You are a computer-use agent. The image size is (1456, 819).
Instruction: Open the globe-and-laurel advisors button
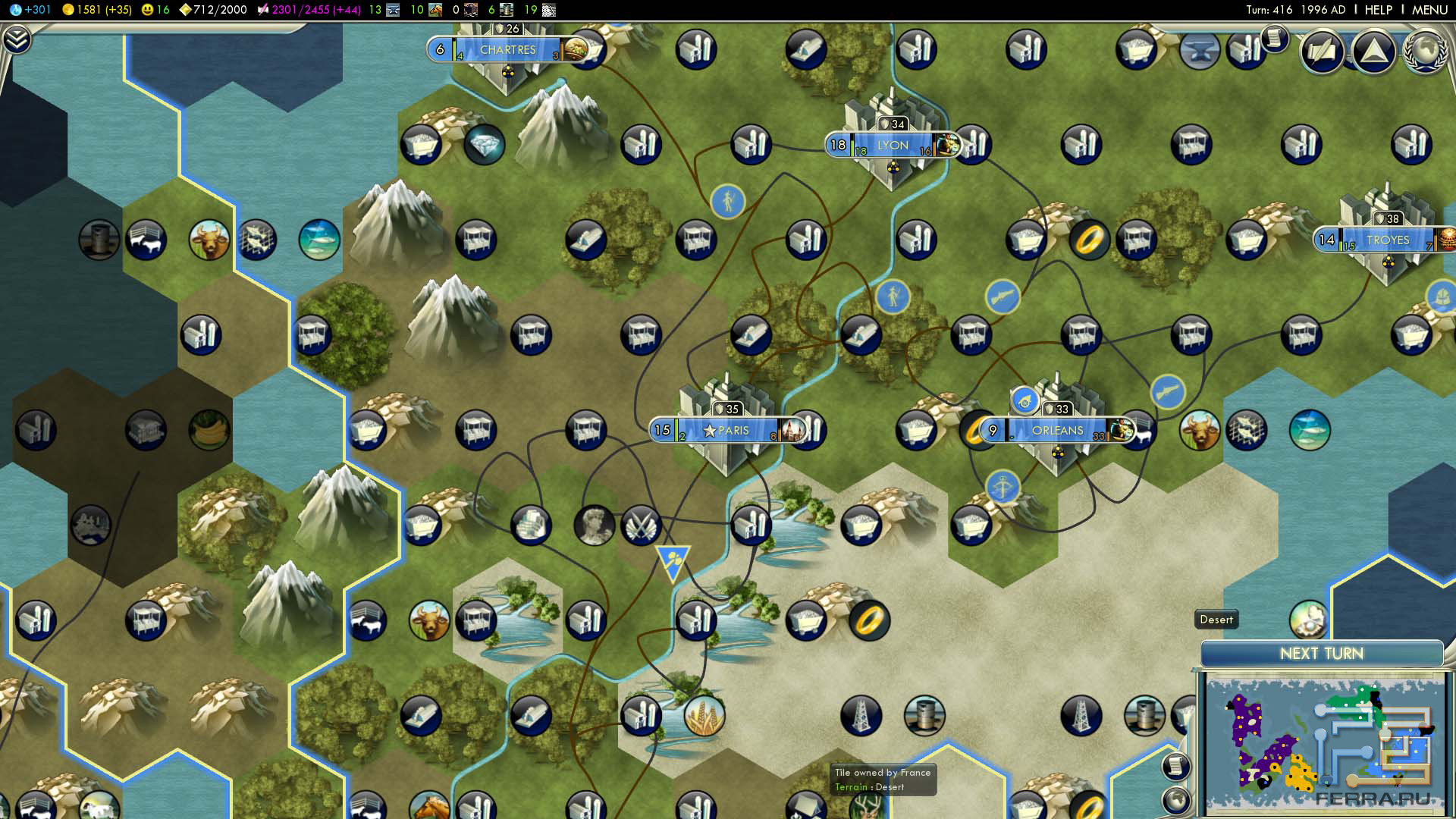tap(1425, 52)
